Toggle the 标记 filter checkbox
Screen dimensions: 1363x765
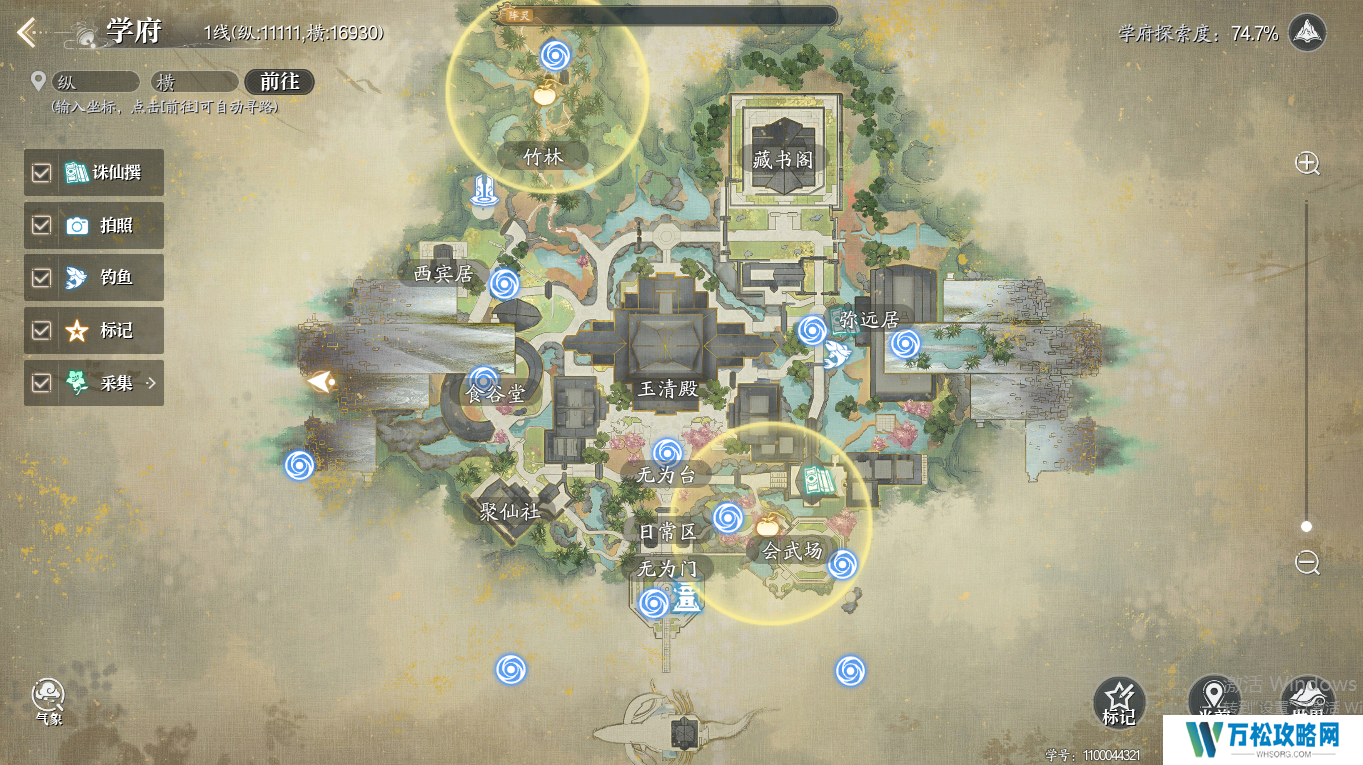click(x=41, y=331)
